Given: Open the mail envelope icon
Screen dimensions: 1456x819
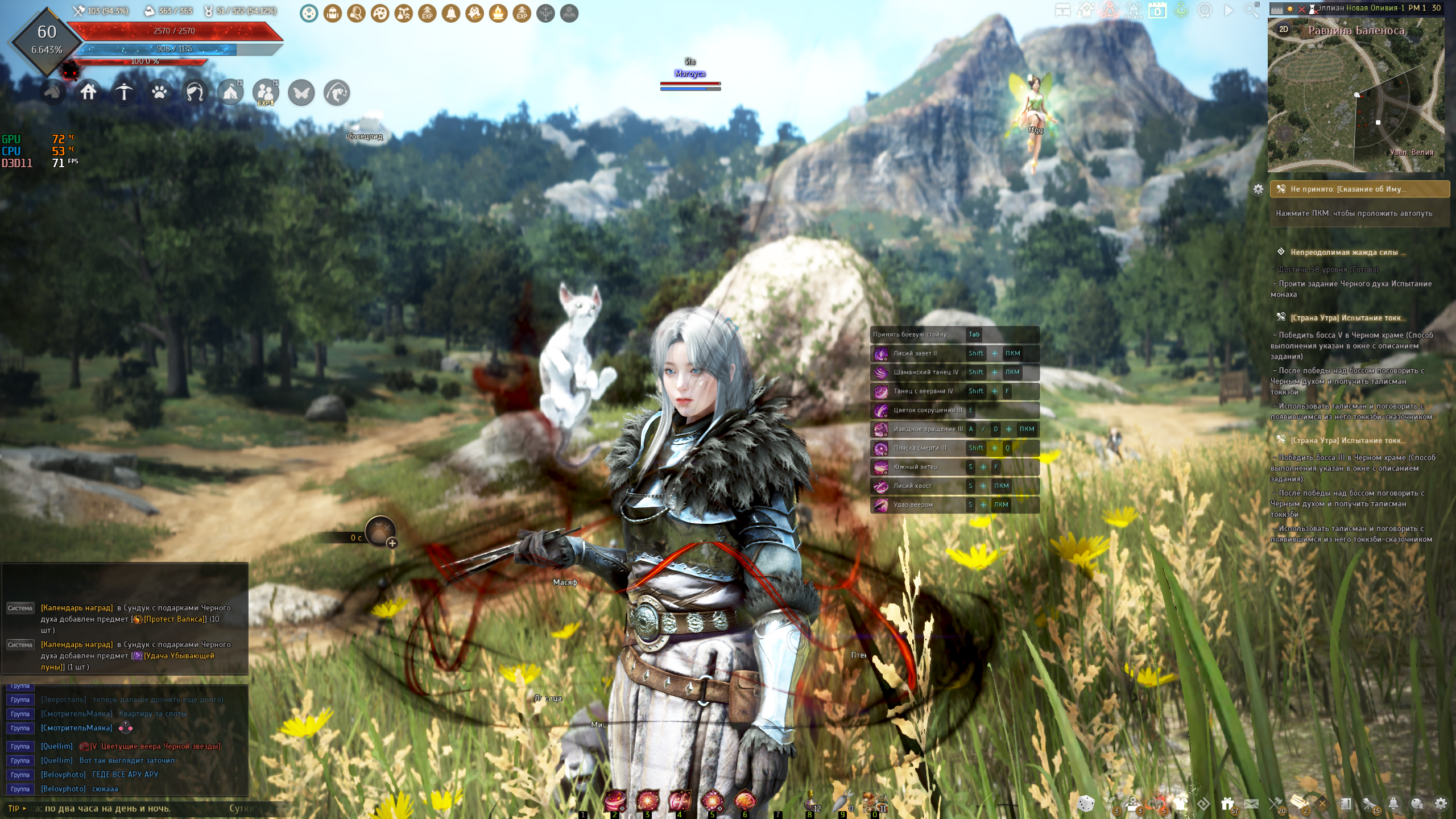Looking at the screenshot, I should point(1251,803).
